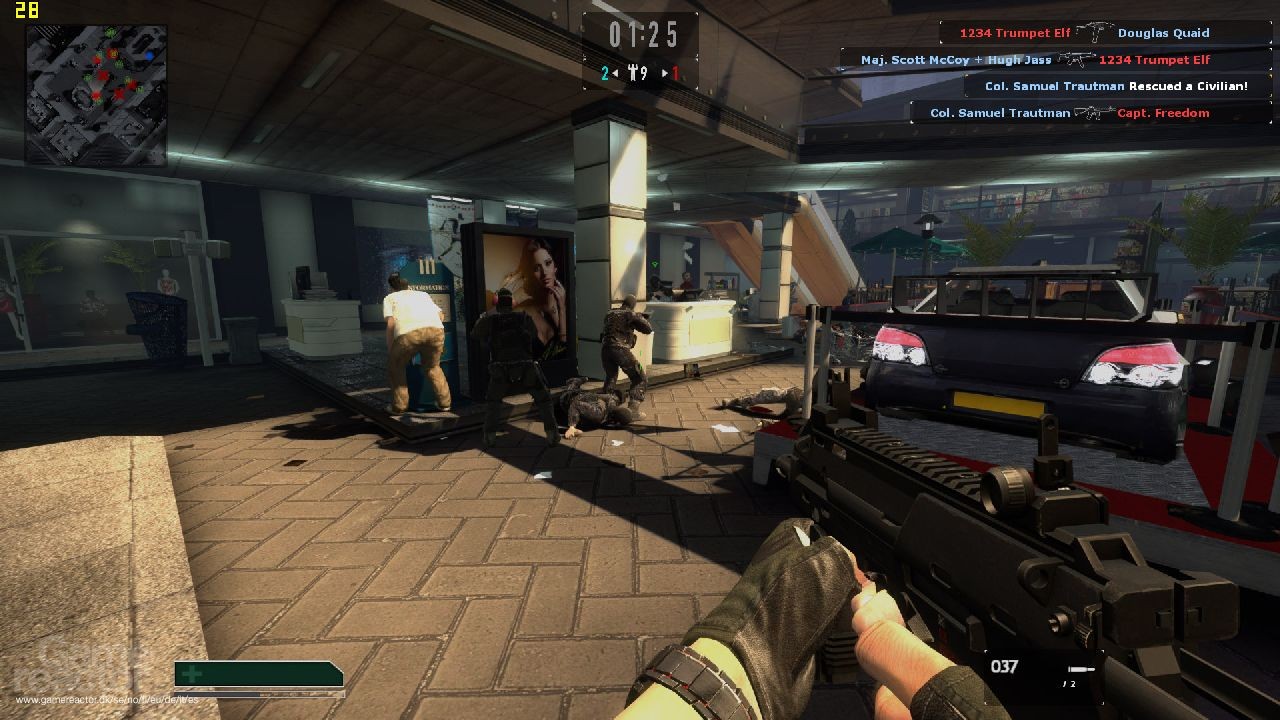Select the kill feed entry naming 1234 Trumpet Elf

tap(1018, 32)
